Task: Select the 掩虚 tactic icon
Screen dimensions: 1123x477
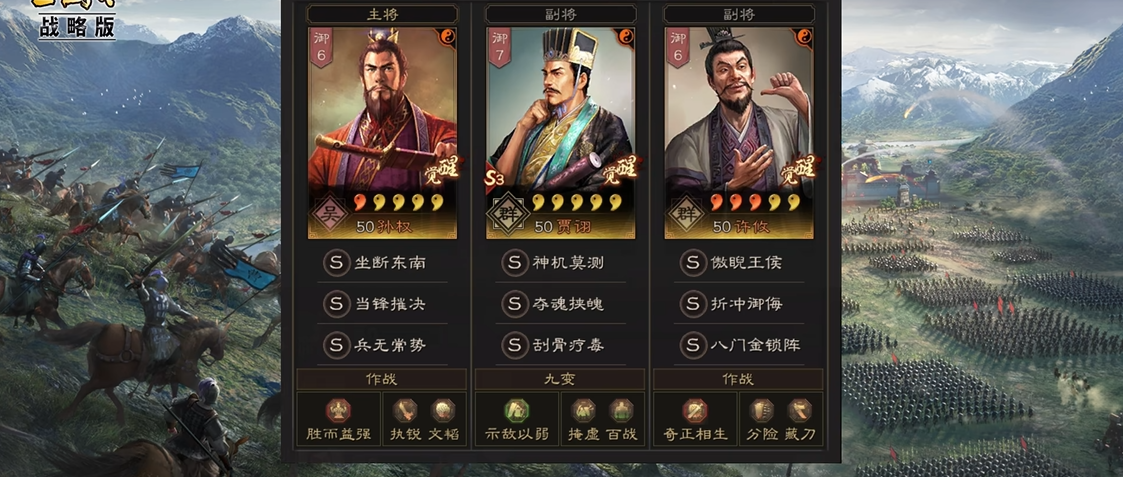Action: tap(583, 410)
